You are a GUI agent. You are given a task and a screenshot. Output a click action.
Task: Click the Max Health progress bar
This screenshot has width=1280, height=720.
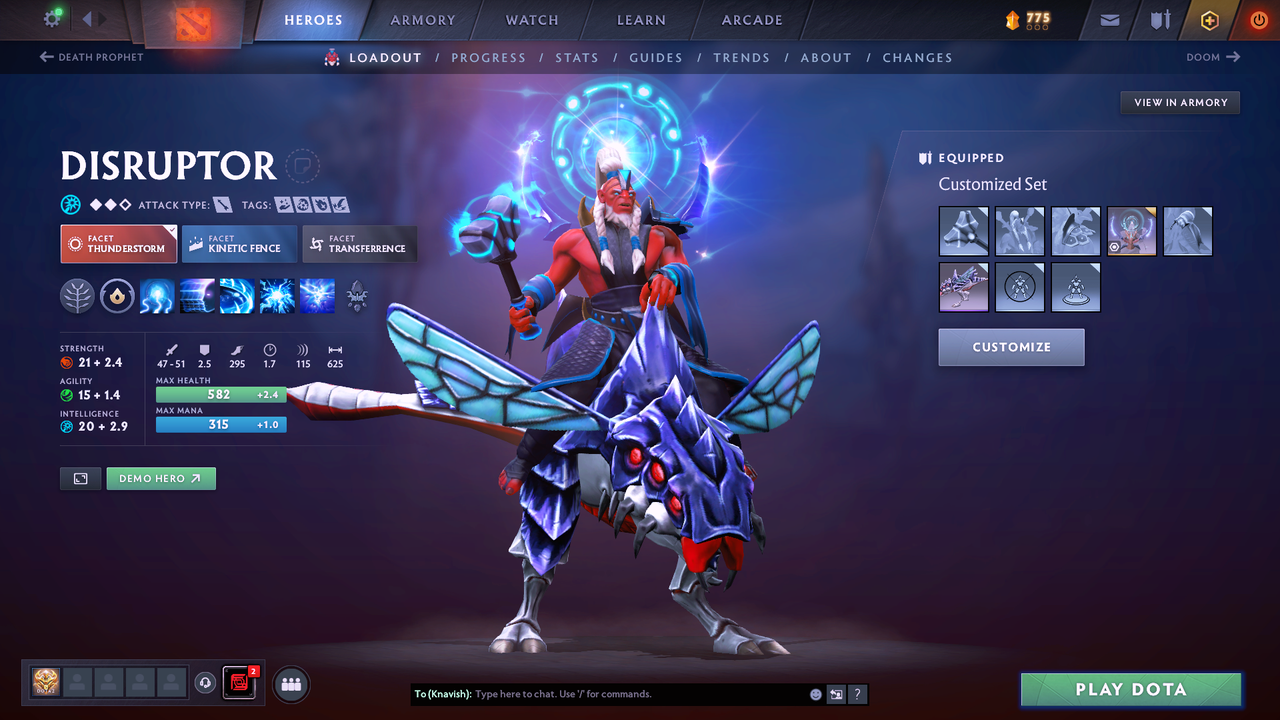click(x=221, y=395)
